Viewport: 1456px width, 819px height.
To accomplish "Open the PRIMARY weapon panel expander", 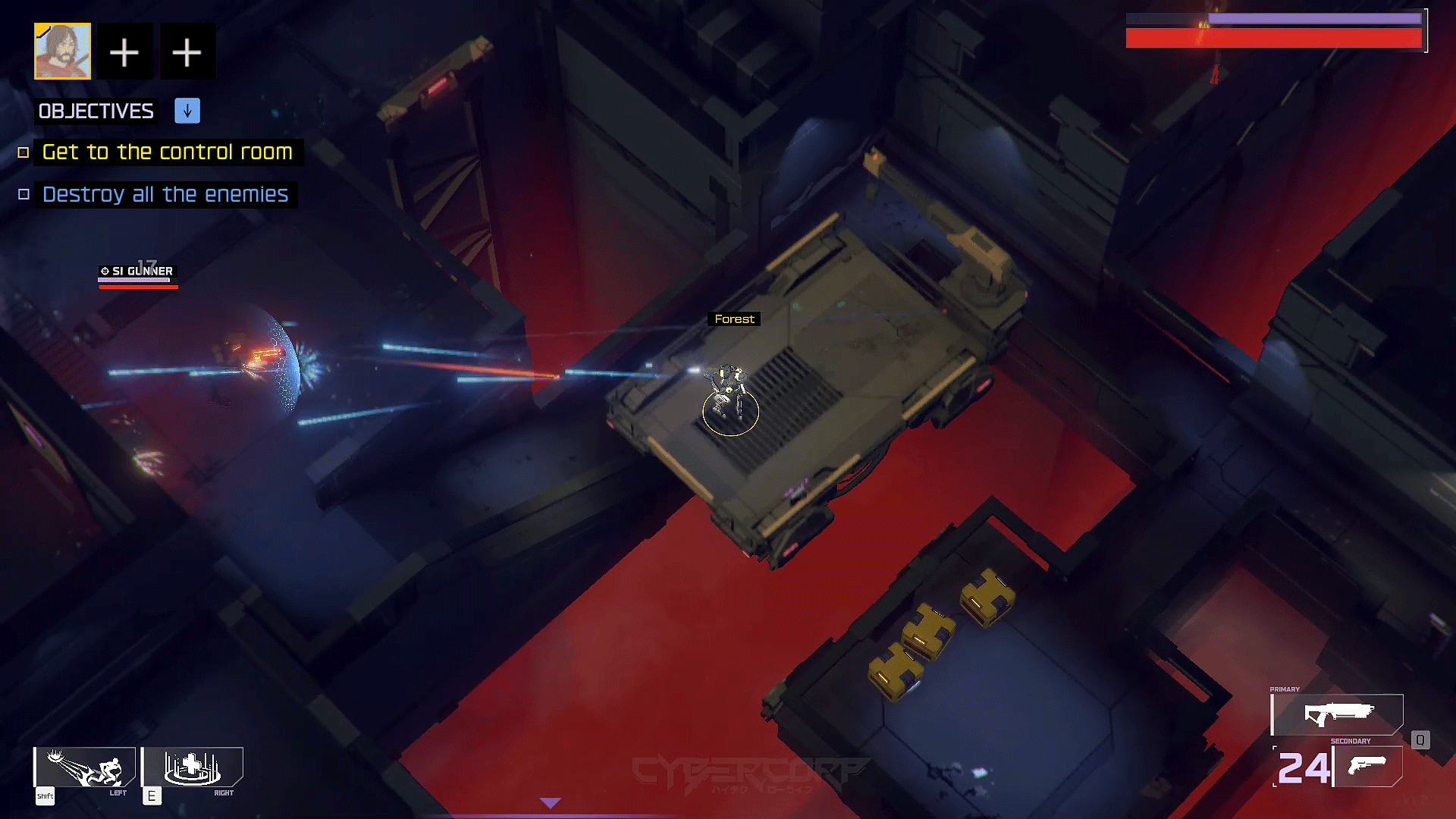I will [x=1285, y=689].
